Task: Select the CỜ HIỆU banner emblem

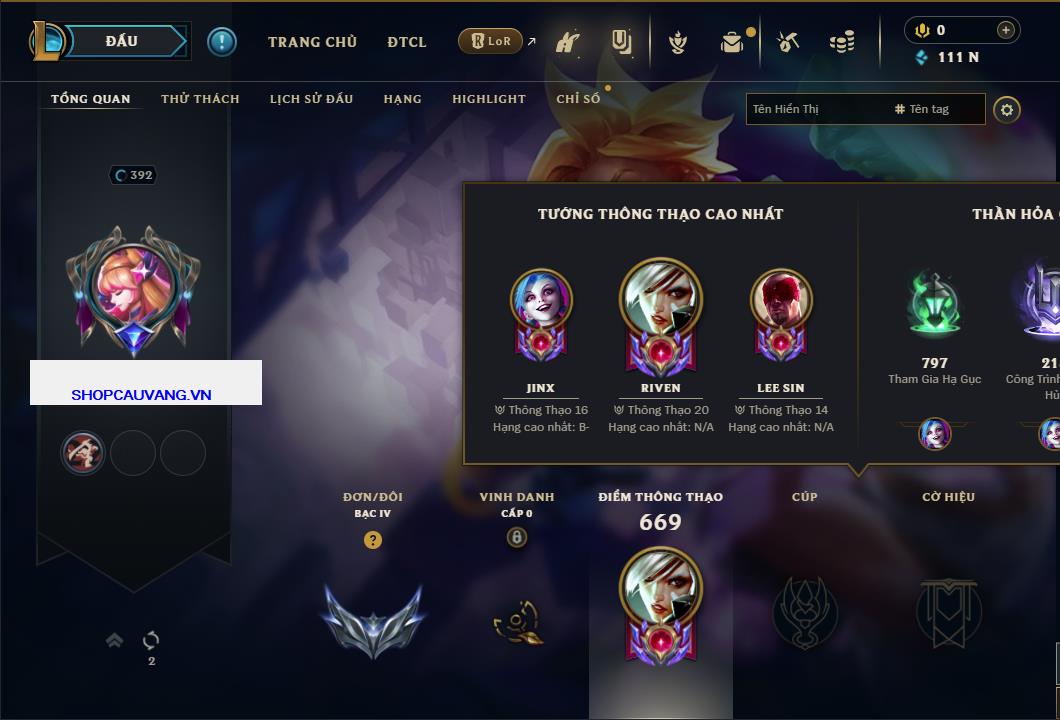Action: click(x=948, y=612)
